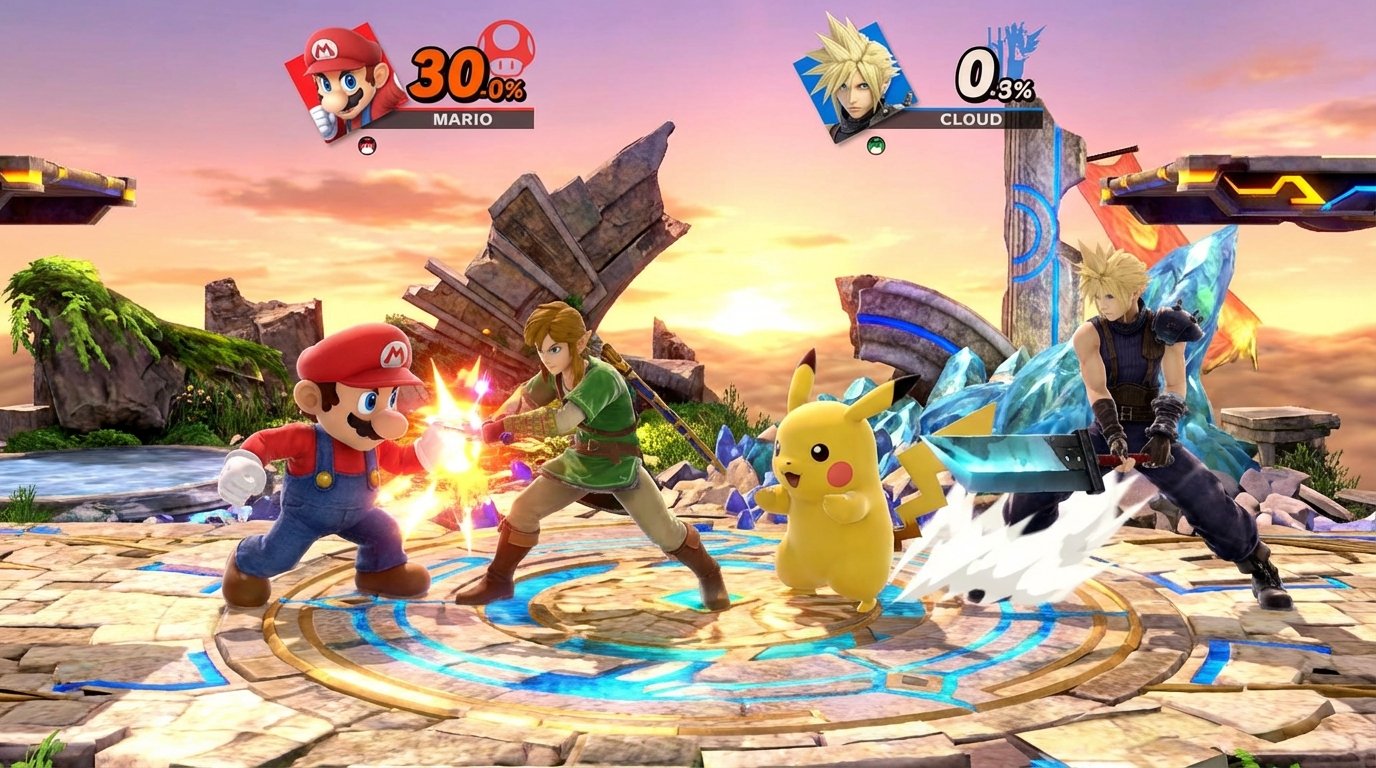
Task: Select the red Super Mushroom icon
Action: [509, 48]
